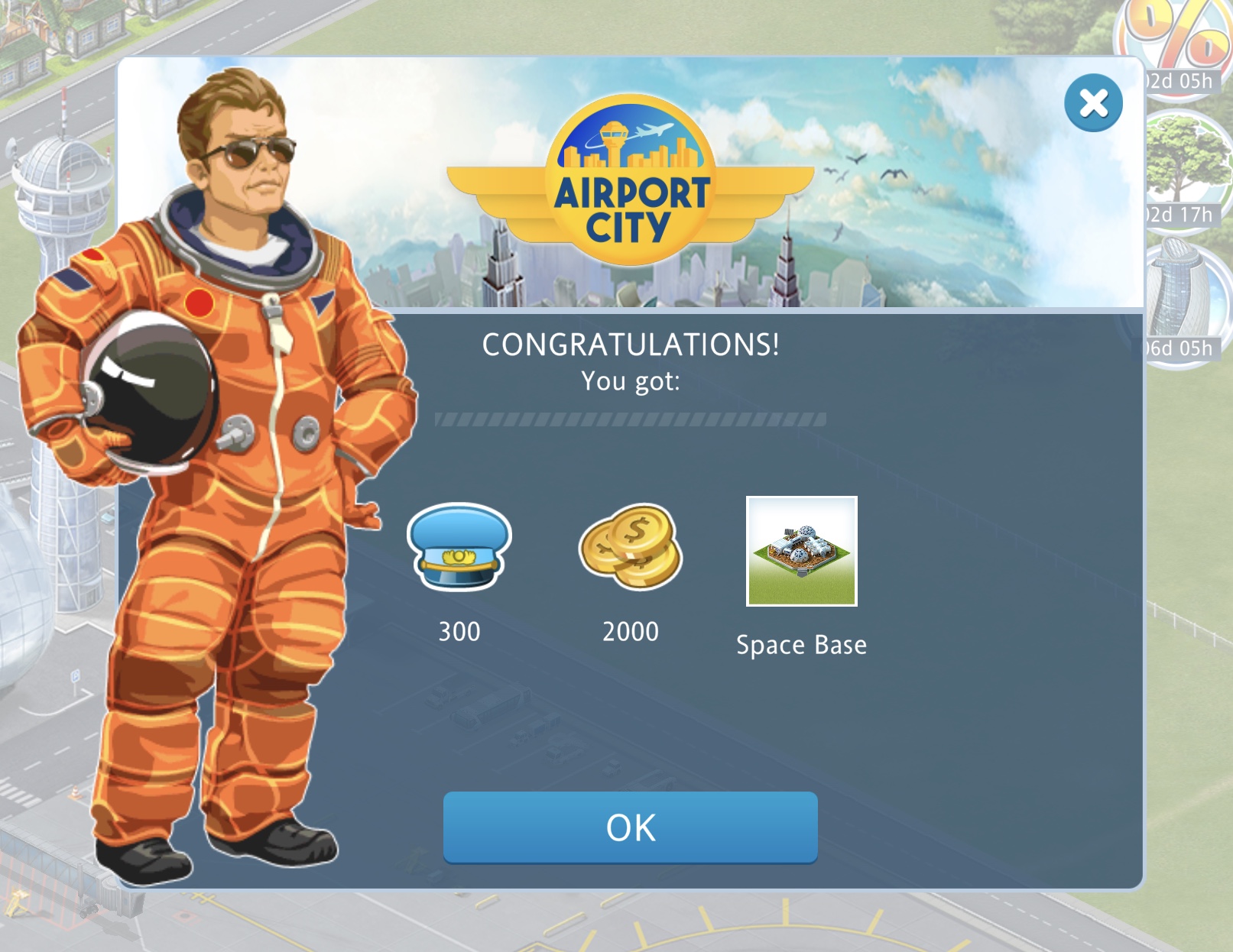Open the glass tower event icon
1233x952 pixels.
(x=1185, y=294)
